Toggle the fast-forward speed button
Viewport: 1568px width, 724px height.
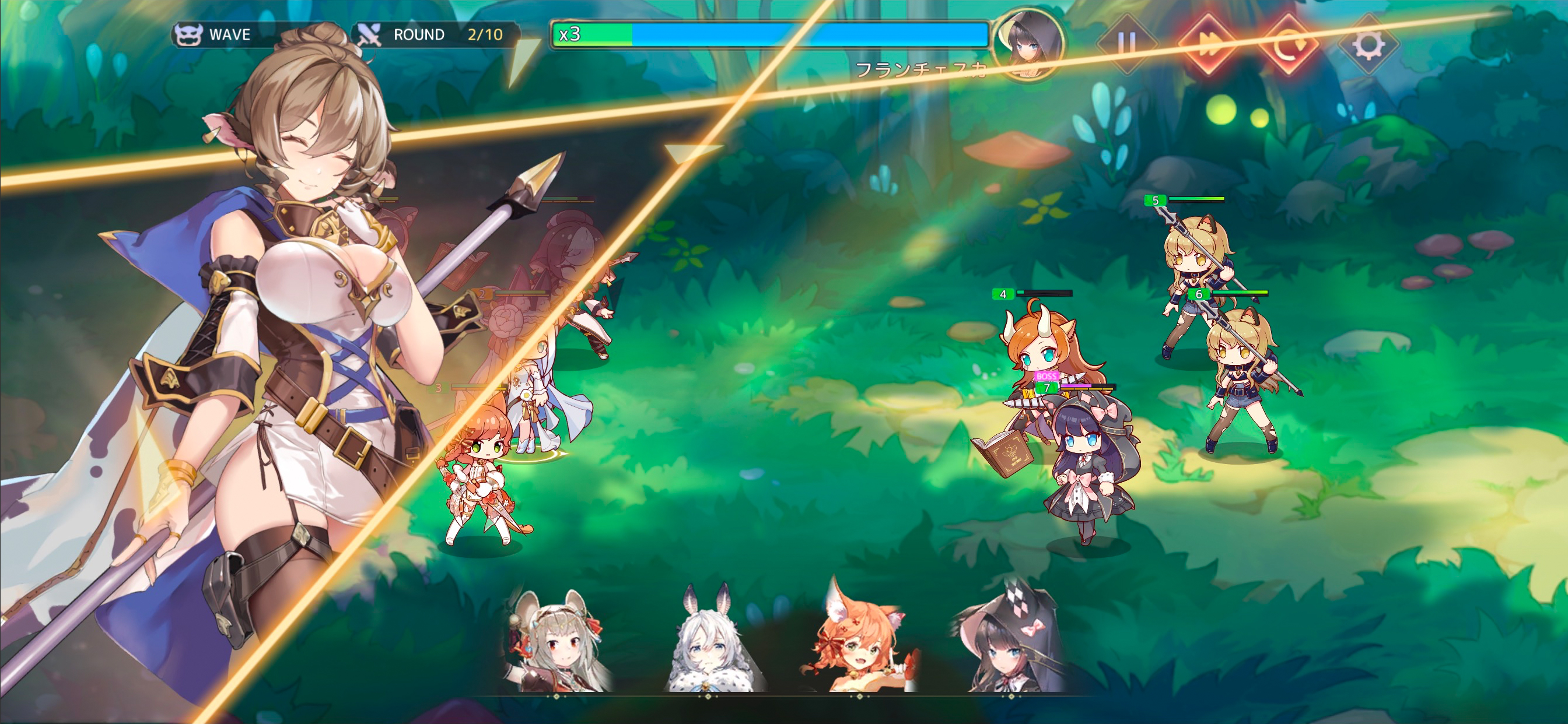[x=1207, y=44]
